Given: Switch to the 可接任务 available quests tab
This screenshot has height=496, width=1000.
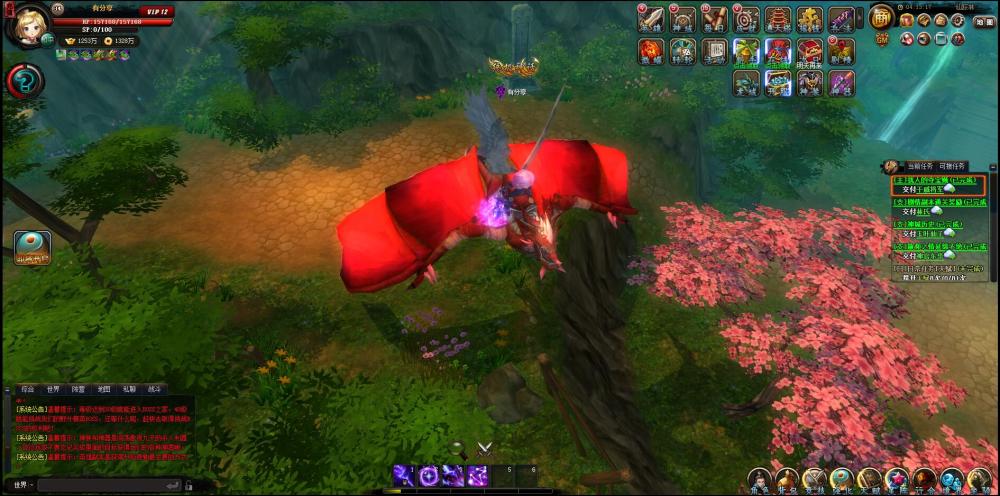Looking at the screenshot, I should click(x=953, y=166).
